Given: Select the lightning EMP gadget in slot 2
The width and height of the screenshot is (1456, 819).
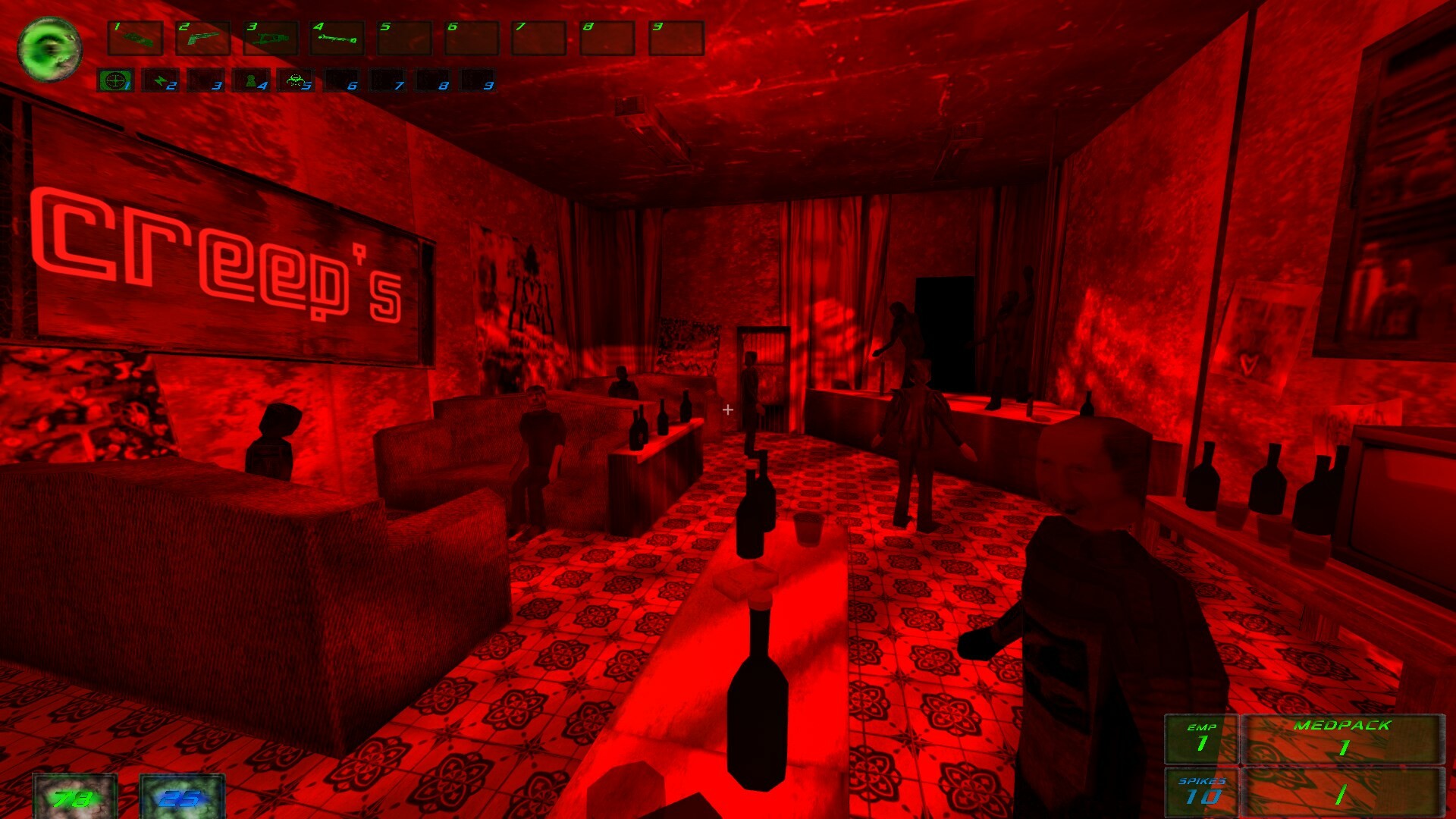Looking at the screenshot, I should pos(159,81).
